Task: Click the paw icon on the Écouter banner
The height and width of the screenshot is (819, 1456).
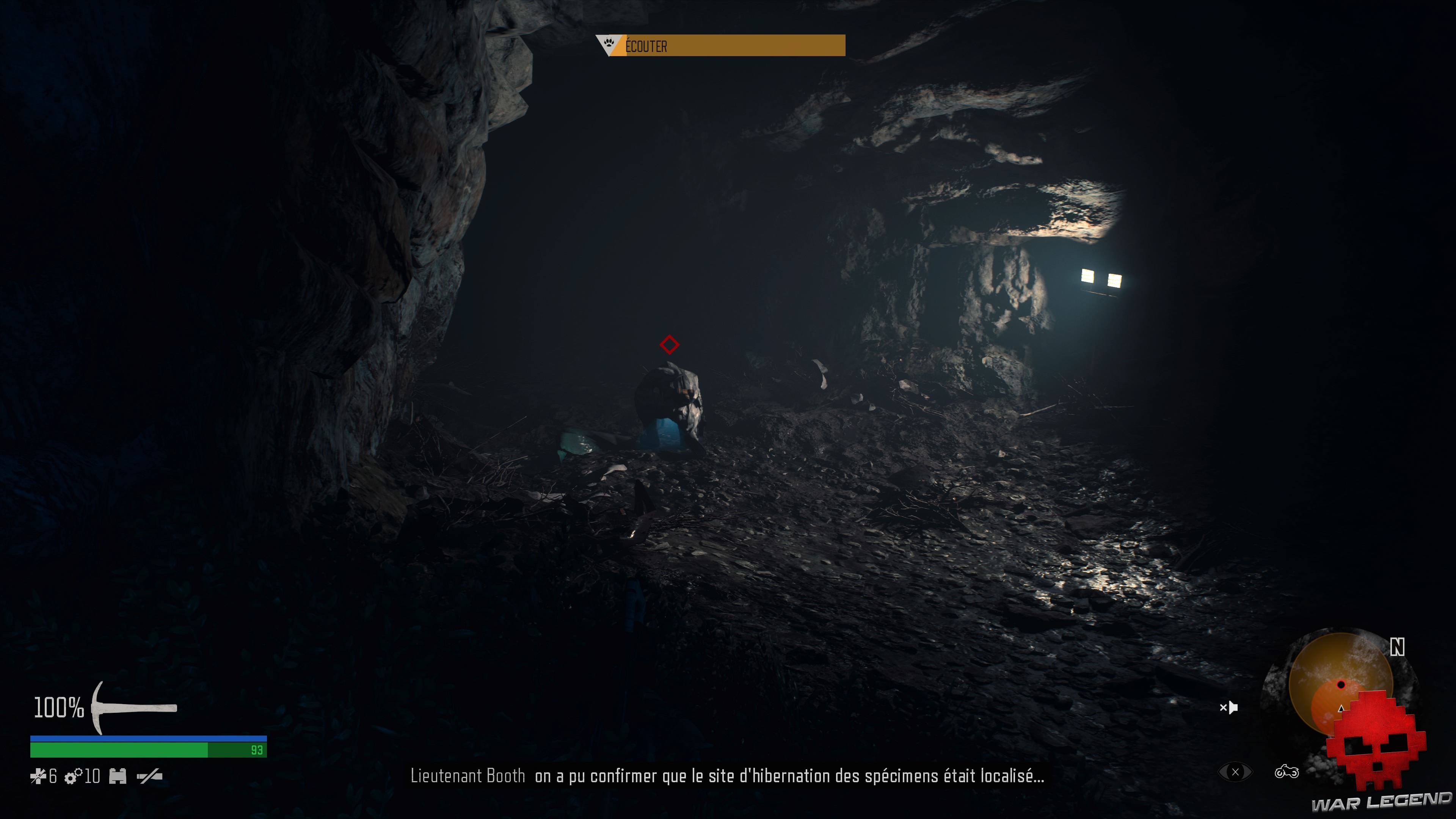Action: click(609, 45)
